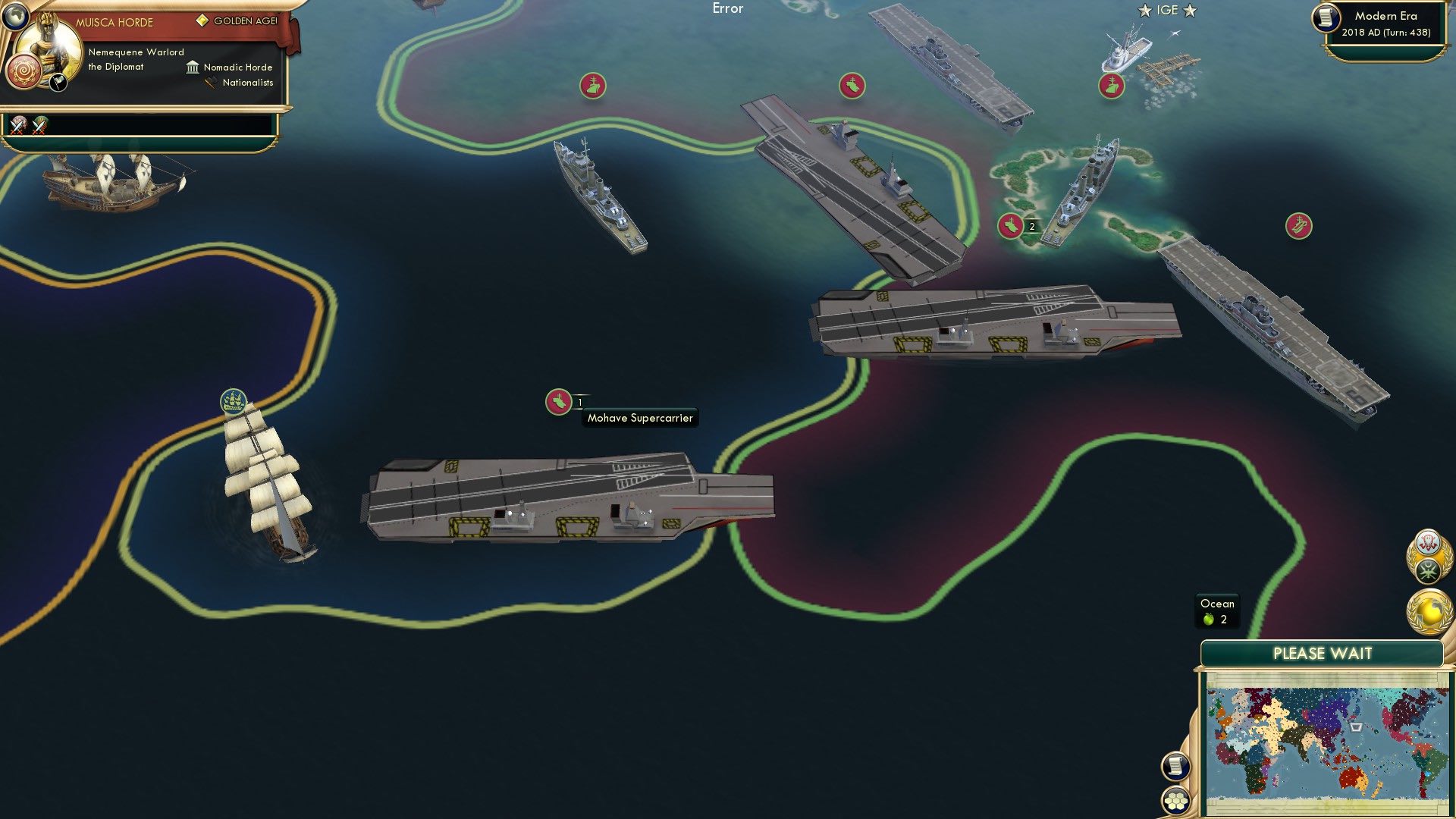Toggle the IGE editor label
Image resolution: width=1456 pixels, height=819 pixels.
(1169, 10)
